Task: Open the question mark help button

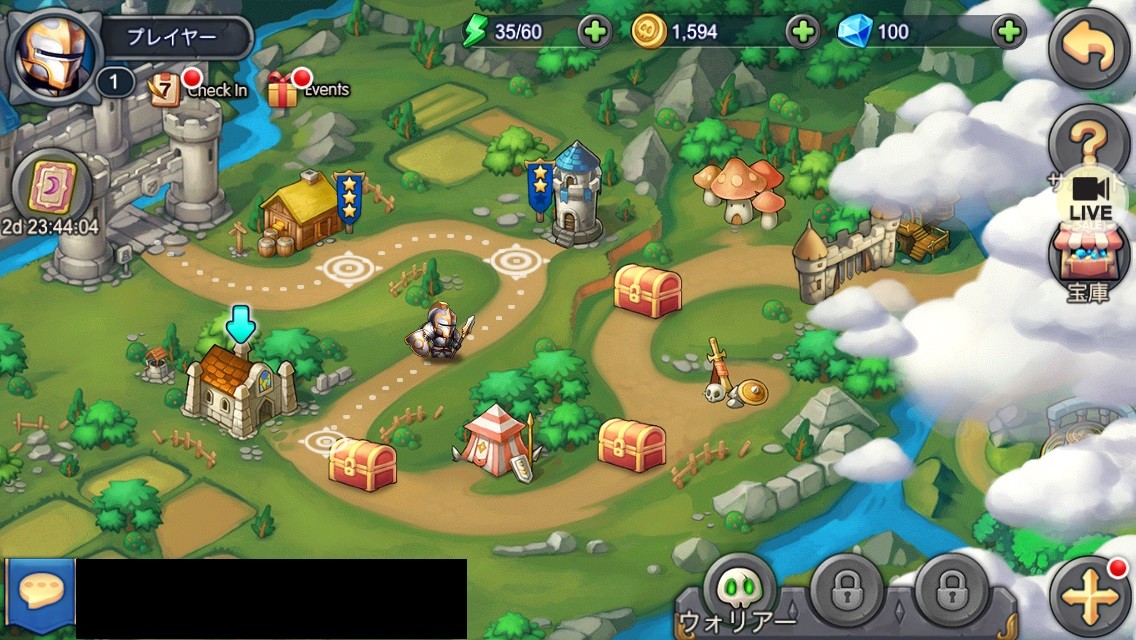Action: 1088,140
